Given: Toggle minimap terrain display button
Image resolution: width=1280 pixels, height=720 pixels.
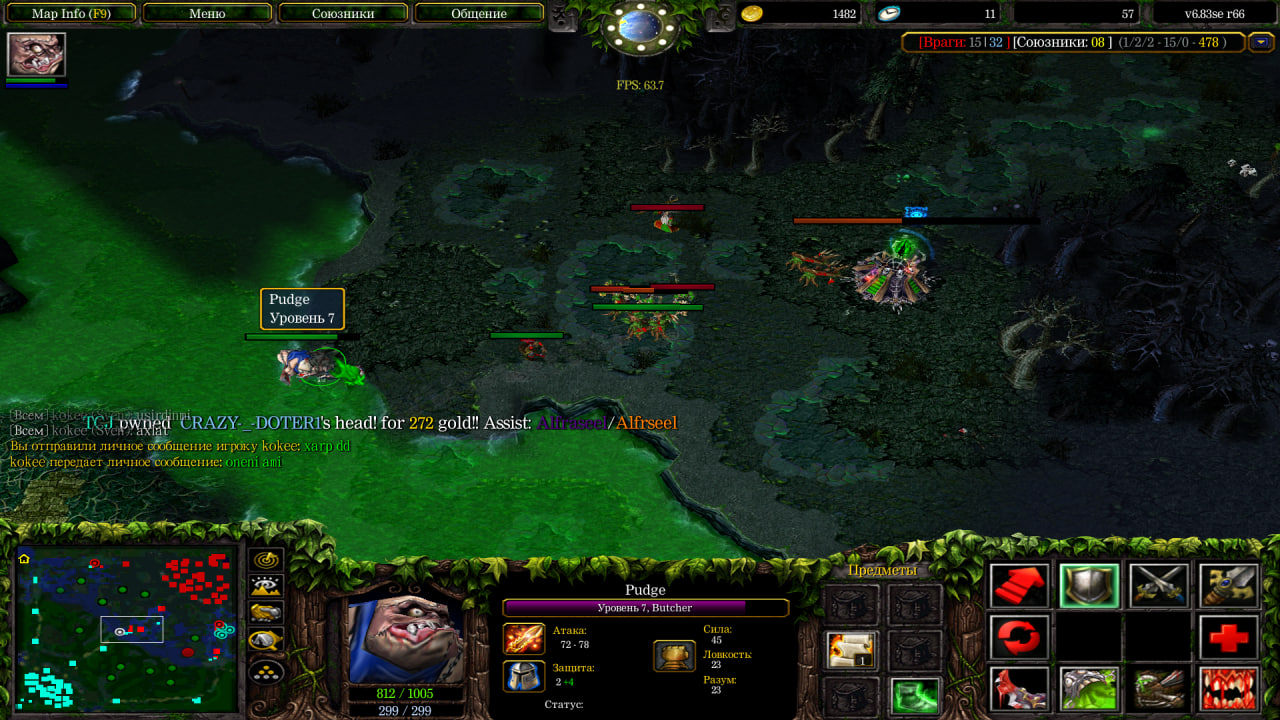Looking at the screenshot, I should 266,587.
